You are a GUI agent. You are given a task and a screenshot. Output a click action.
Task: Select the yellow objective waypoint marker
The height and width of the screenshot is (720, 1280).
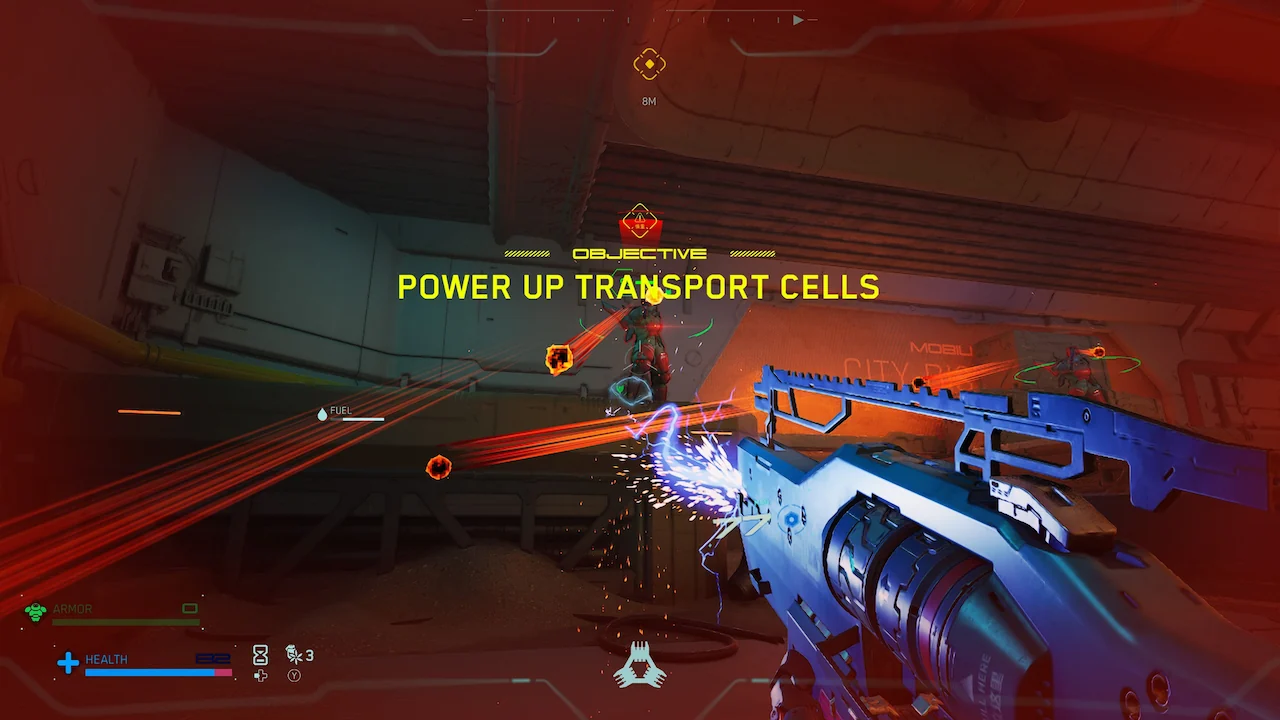649,65
